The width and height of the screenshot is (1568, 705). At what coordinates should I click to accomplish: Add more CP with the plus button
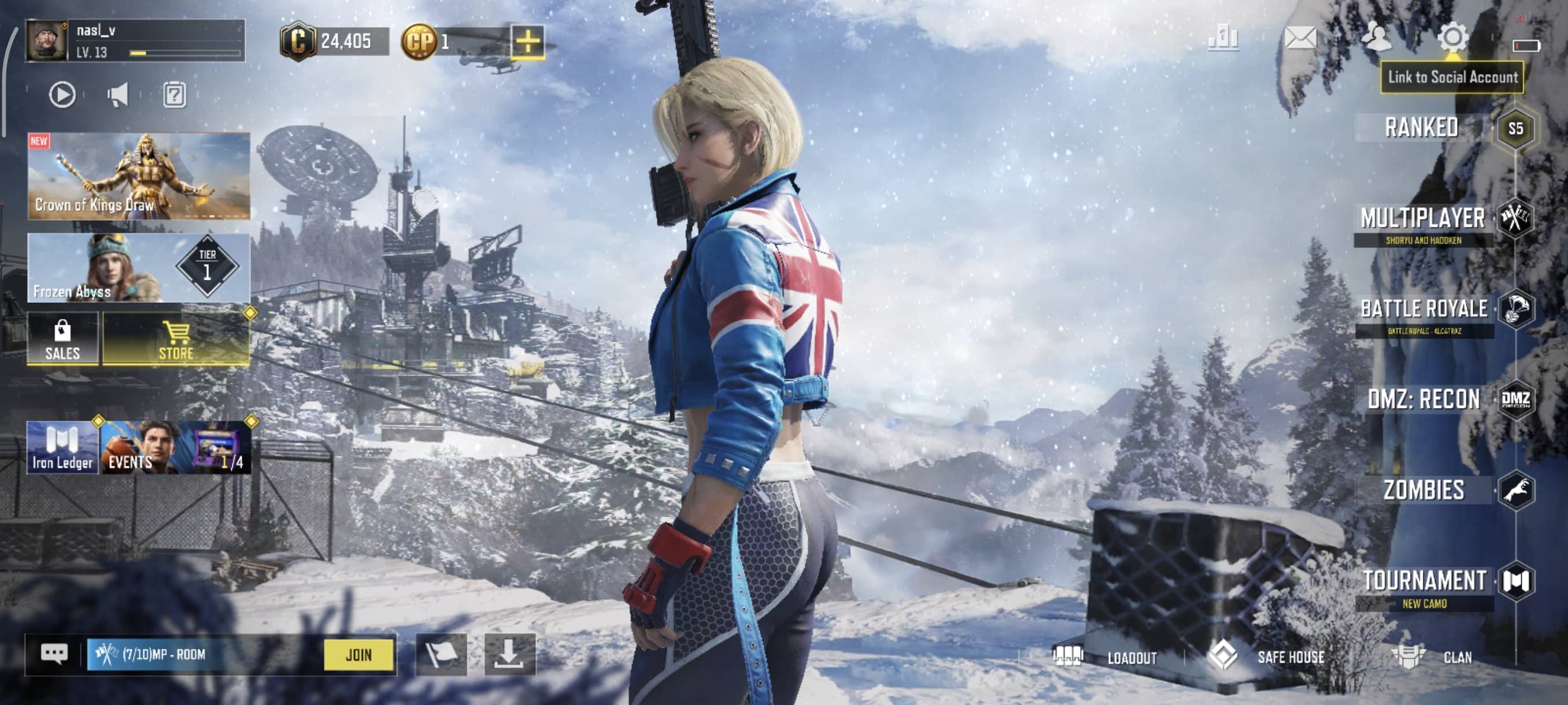point(527,42)
